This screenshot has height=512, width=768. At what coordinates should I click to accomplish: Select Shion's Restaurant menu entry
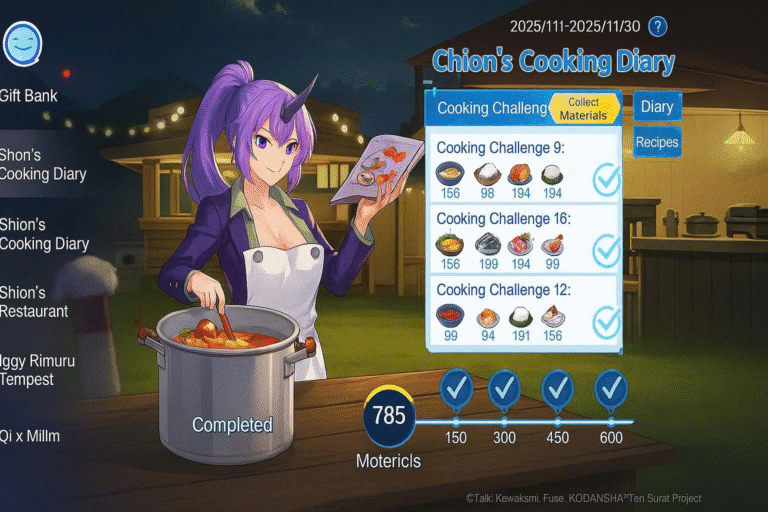click(x=34, y=302)
